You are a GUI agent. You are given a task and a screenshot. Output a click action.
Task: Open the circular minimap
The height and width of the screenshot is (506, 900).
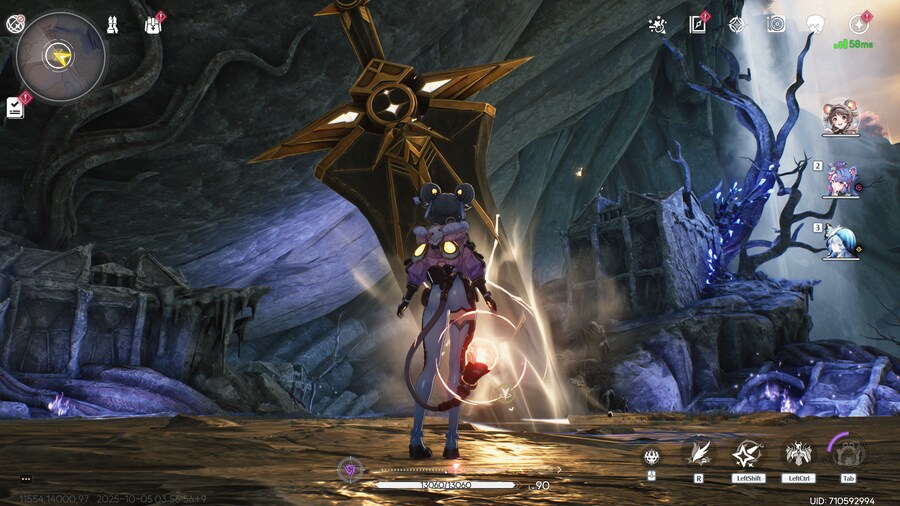61,56
